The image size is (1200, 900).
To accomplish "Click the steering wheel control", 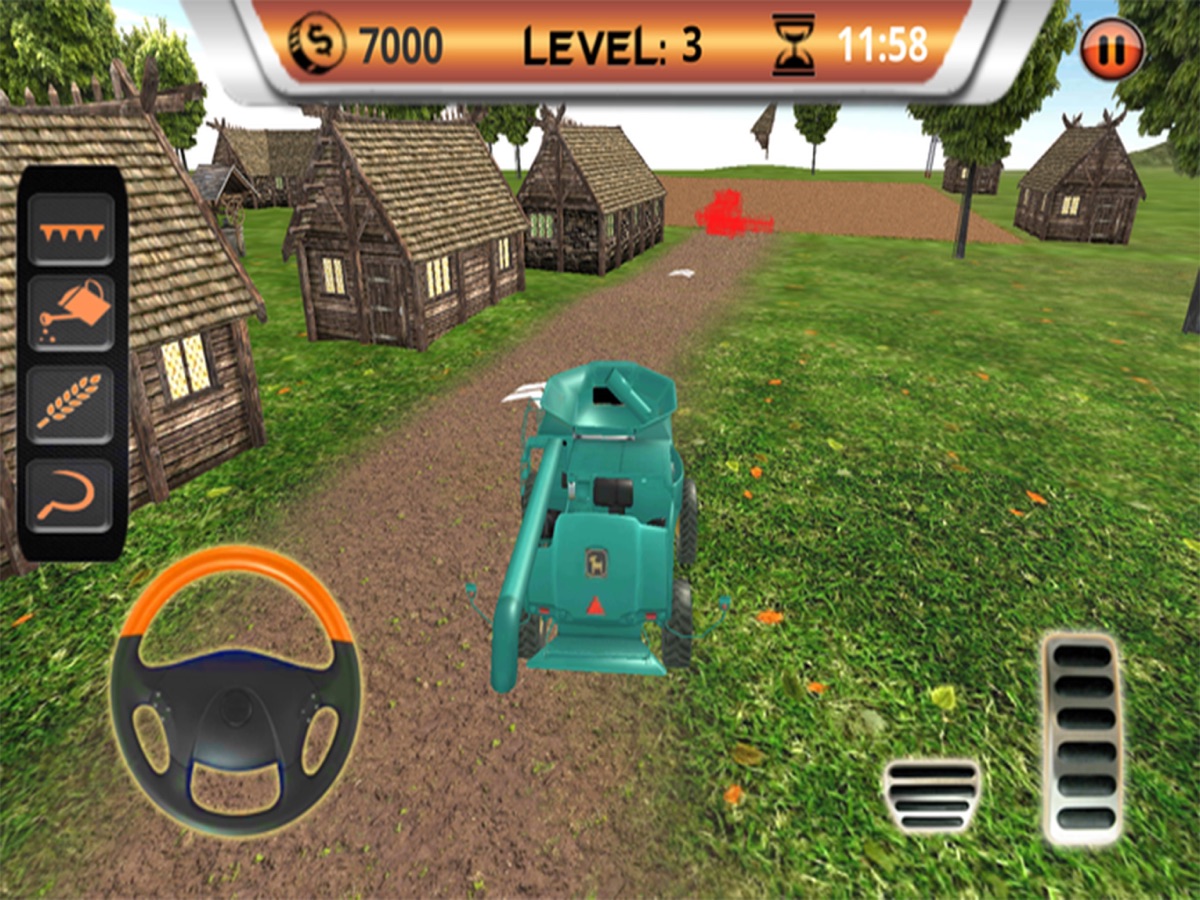I will pos(236,690).
